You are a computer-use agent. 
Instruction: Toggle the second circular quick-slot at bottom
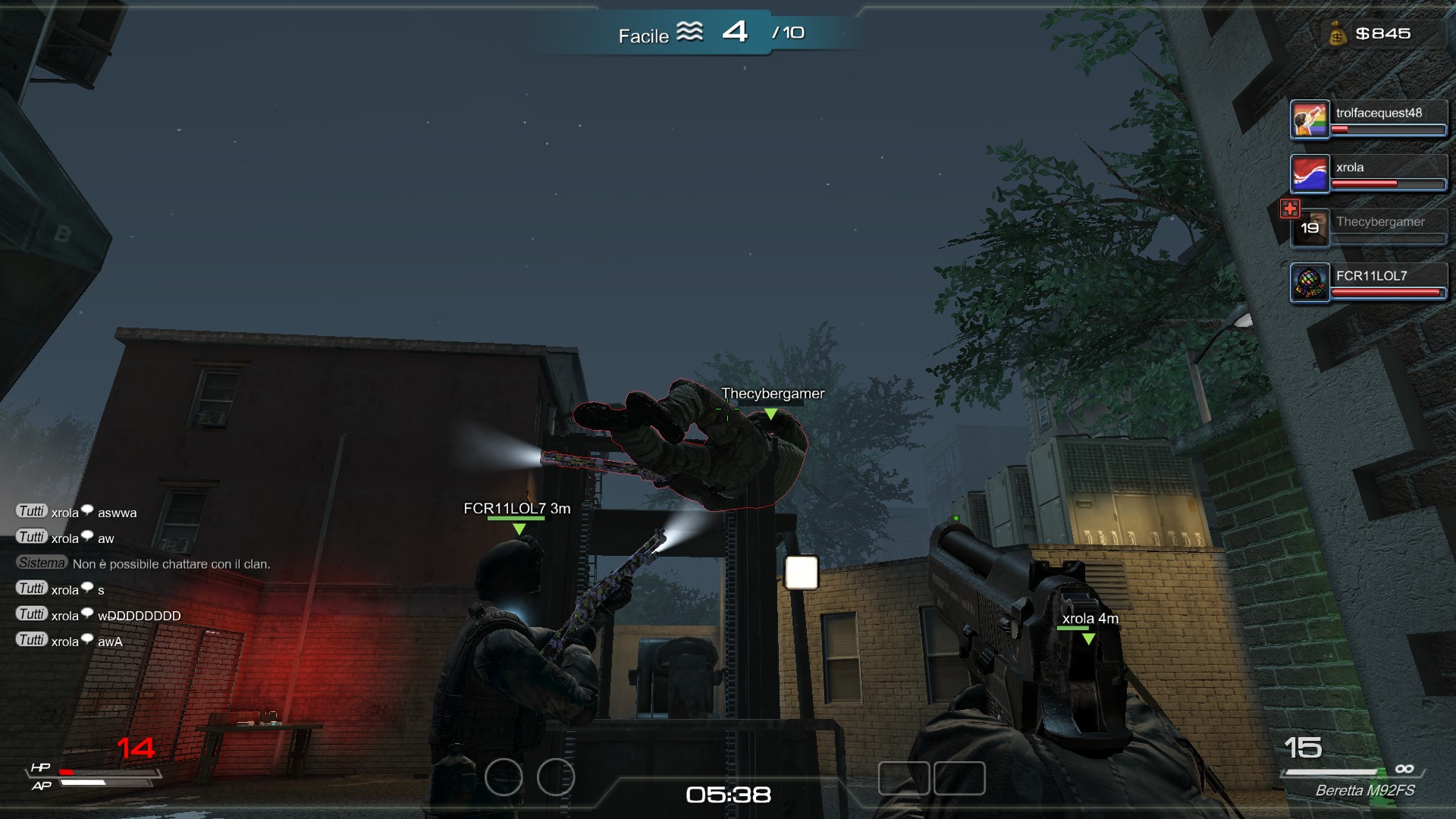click(556, 777)
